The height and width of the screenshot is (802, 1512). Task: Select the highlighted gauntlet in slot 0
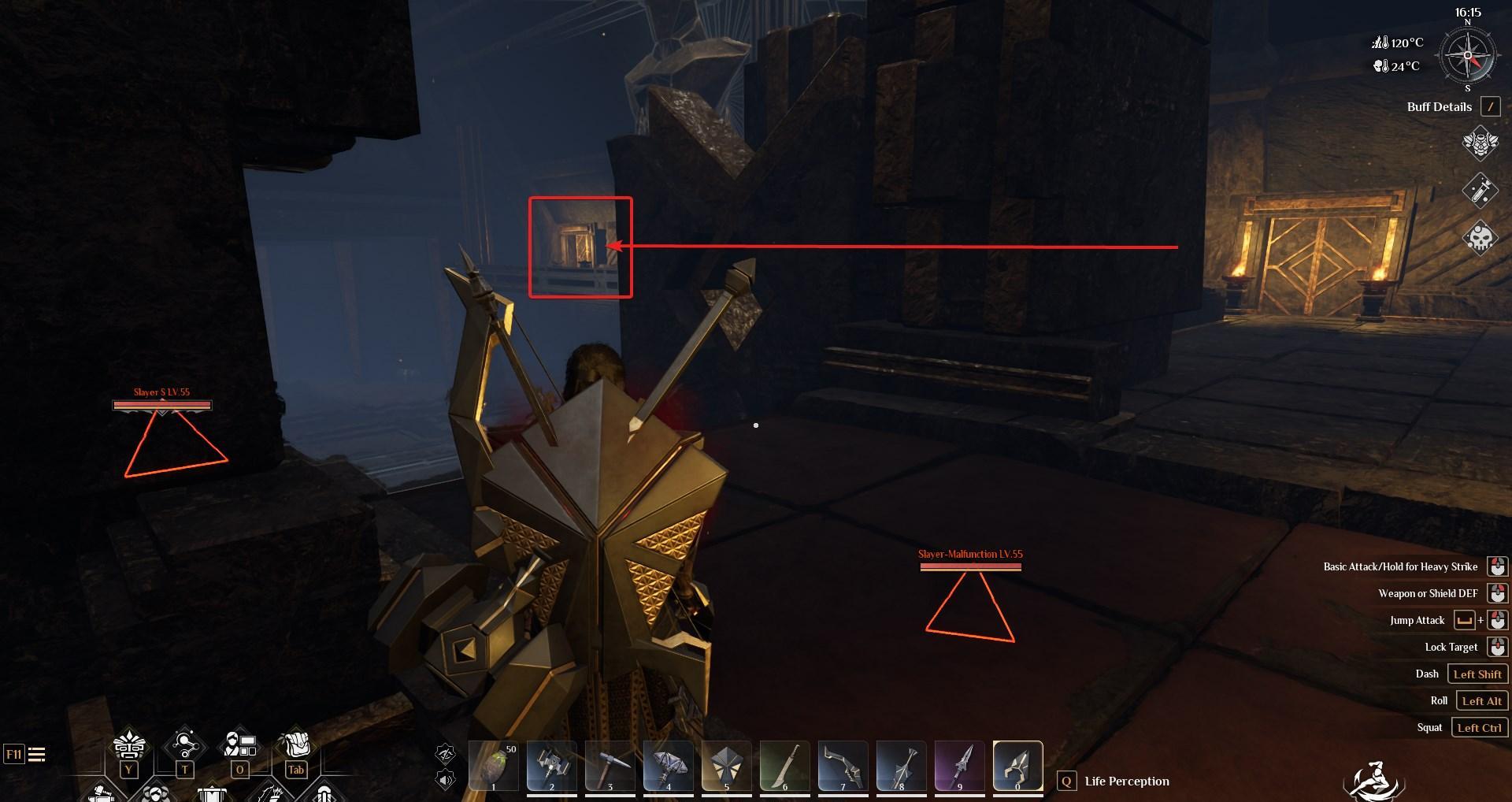[x=1017, y=766]
